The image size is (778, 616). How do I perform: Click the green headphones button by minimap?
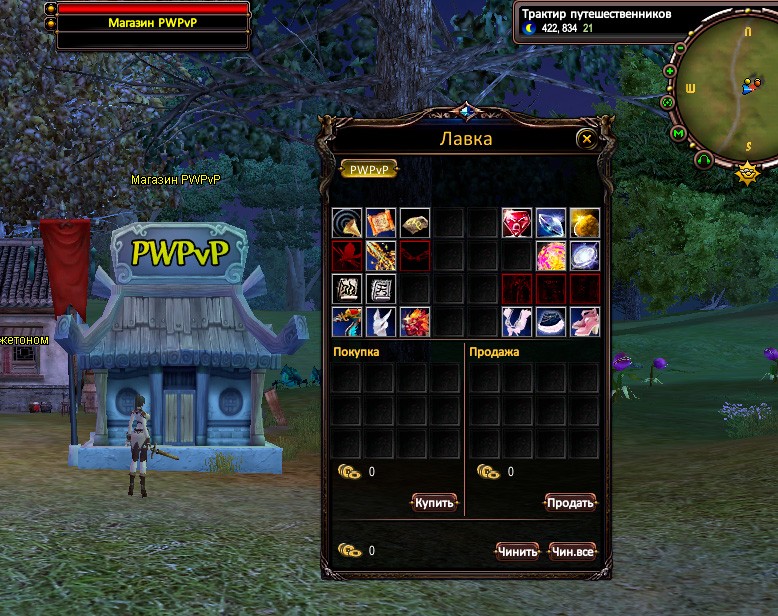point(703,159)
